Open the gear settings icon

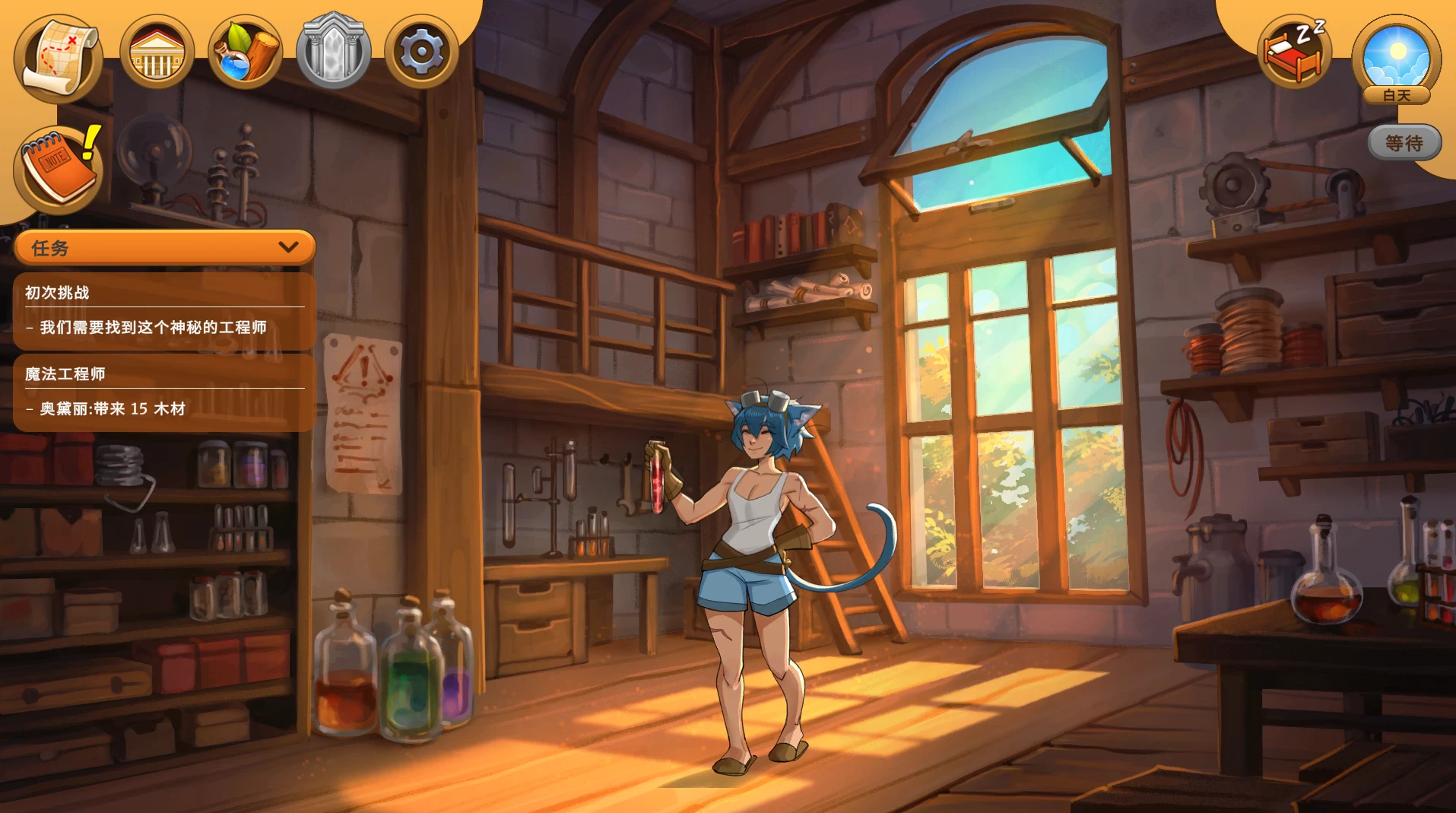click(421, 52)
